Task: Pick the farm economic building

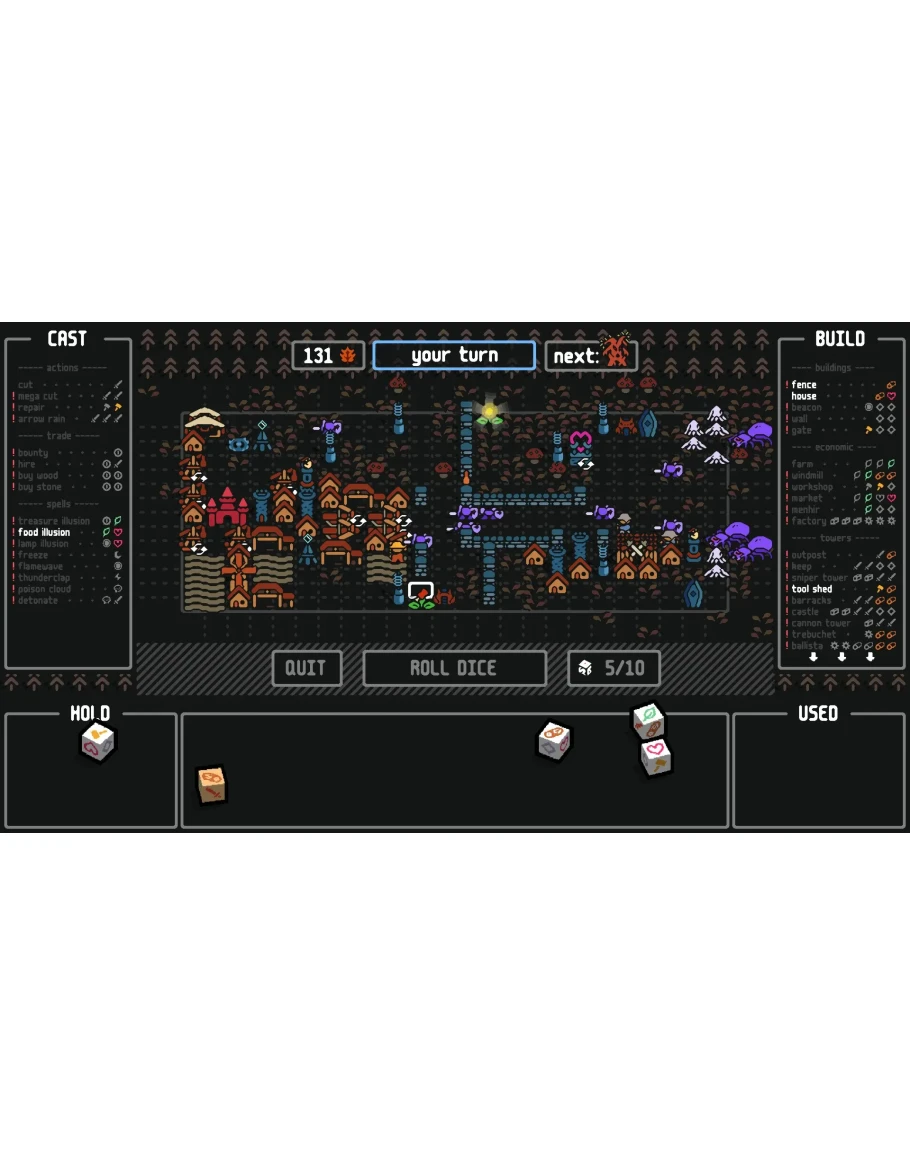Action: coord(802,464)
